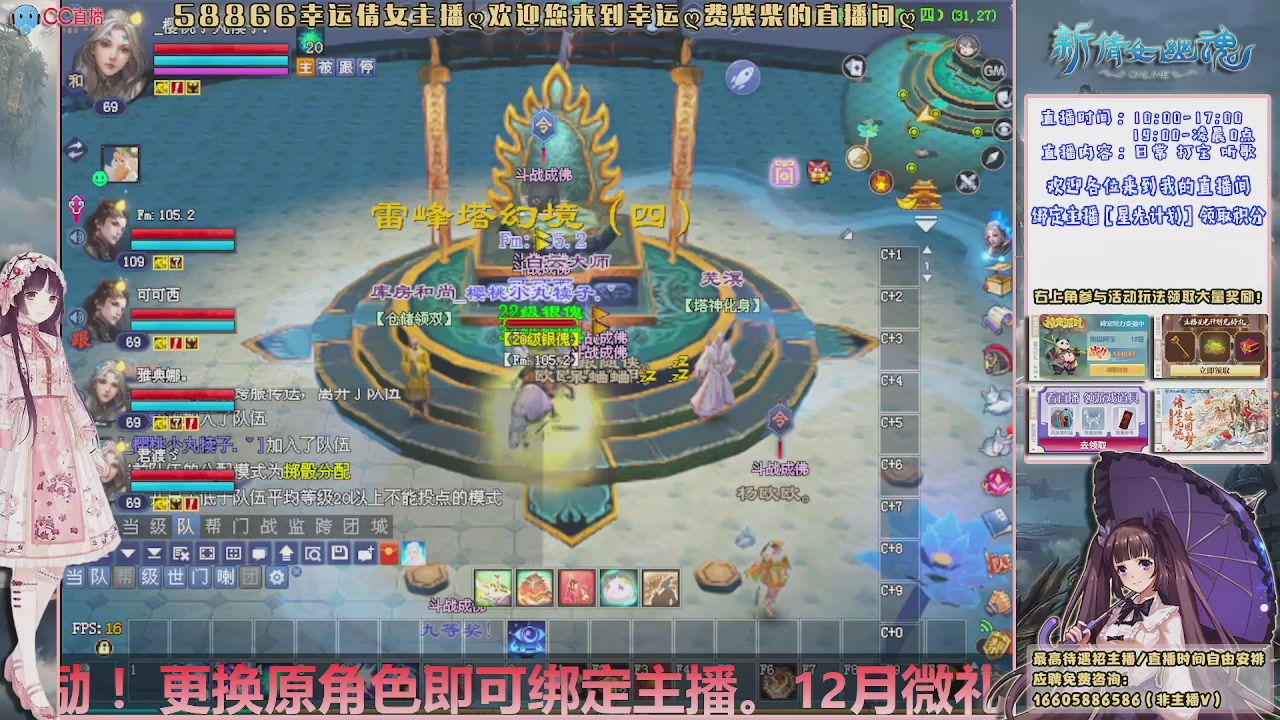The image size is (1280, 720).
Task: Toggle the eye visibility icon next to the minimap
Action: click(1004, 129)
